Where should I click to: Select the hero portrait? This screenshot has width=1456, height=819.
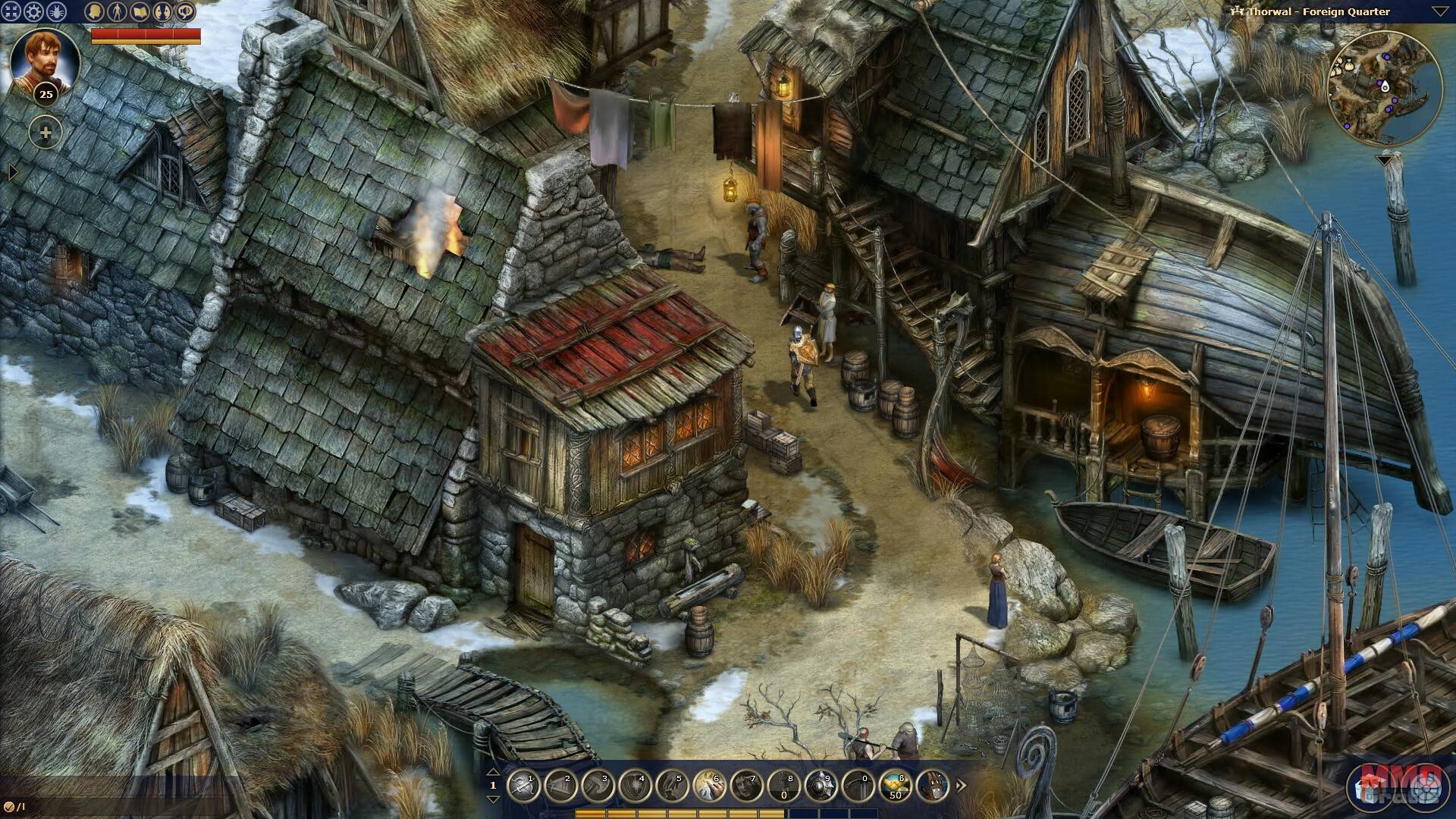[45, 61]
